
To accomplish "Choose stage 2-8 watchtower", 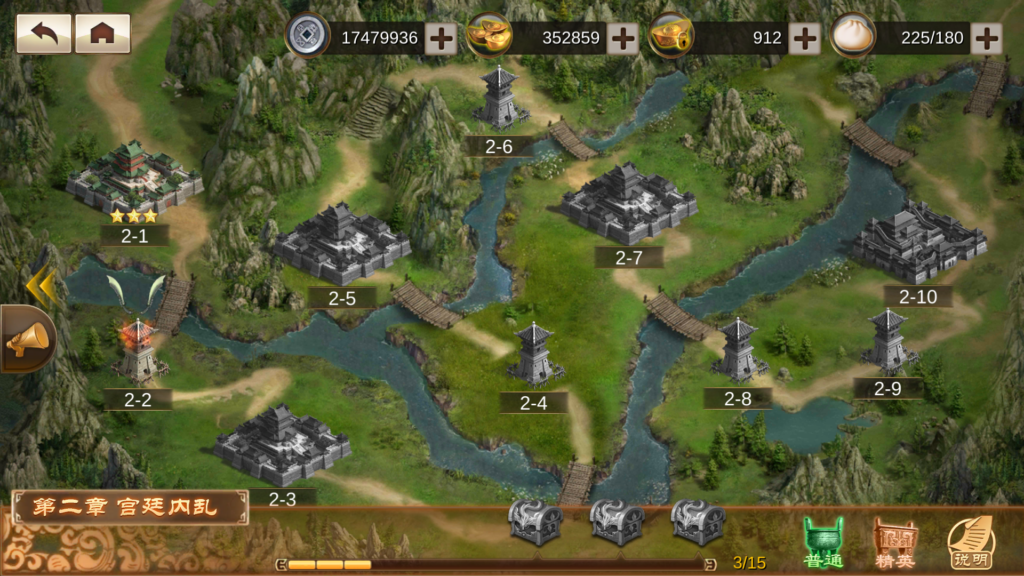I will tap(738, 351).
